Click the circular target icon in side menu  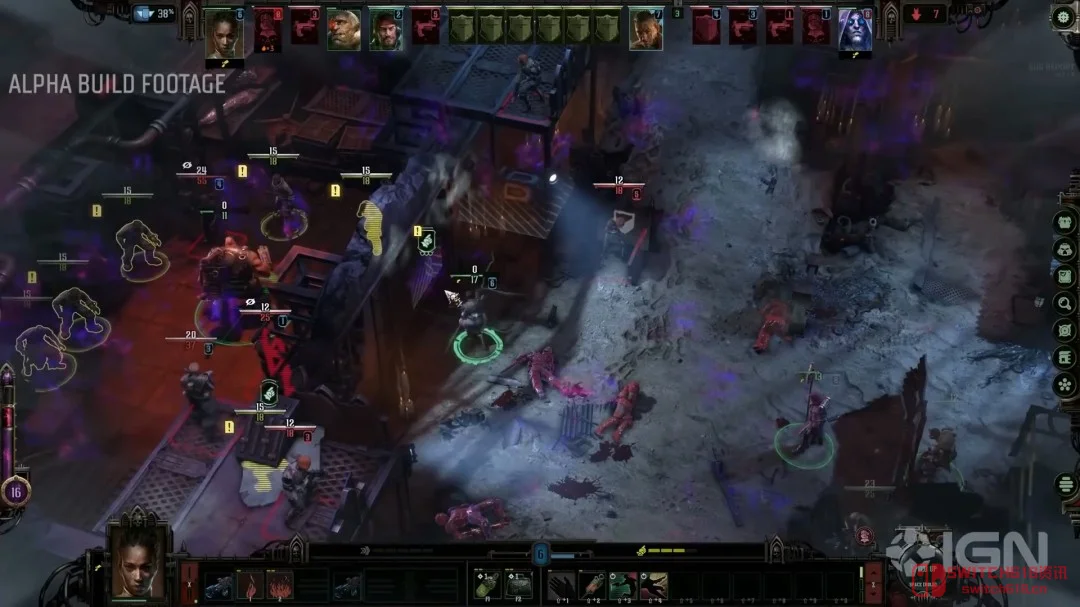click(1065, 330)
